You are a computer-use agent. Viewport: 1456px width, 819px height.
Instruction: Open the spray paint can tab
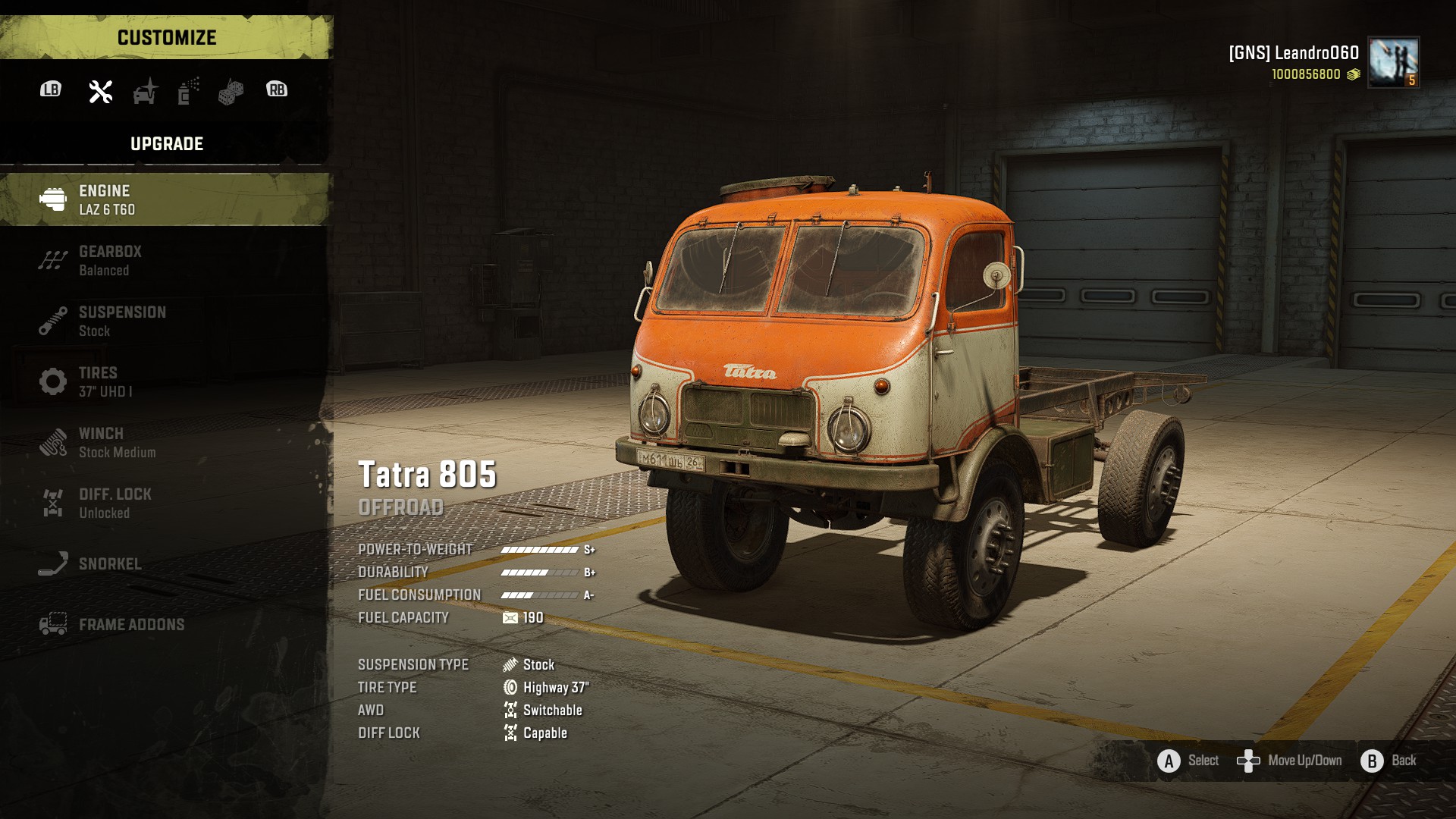point(188,91)
